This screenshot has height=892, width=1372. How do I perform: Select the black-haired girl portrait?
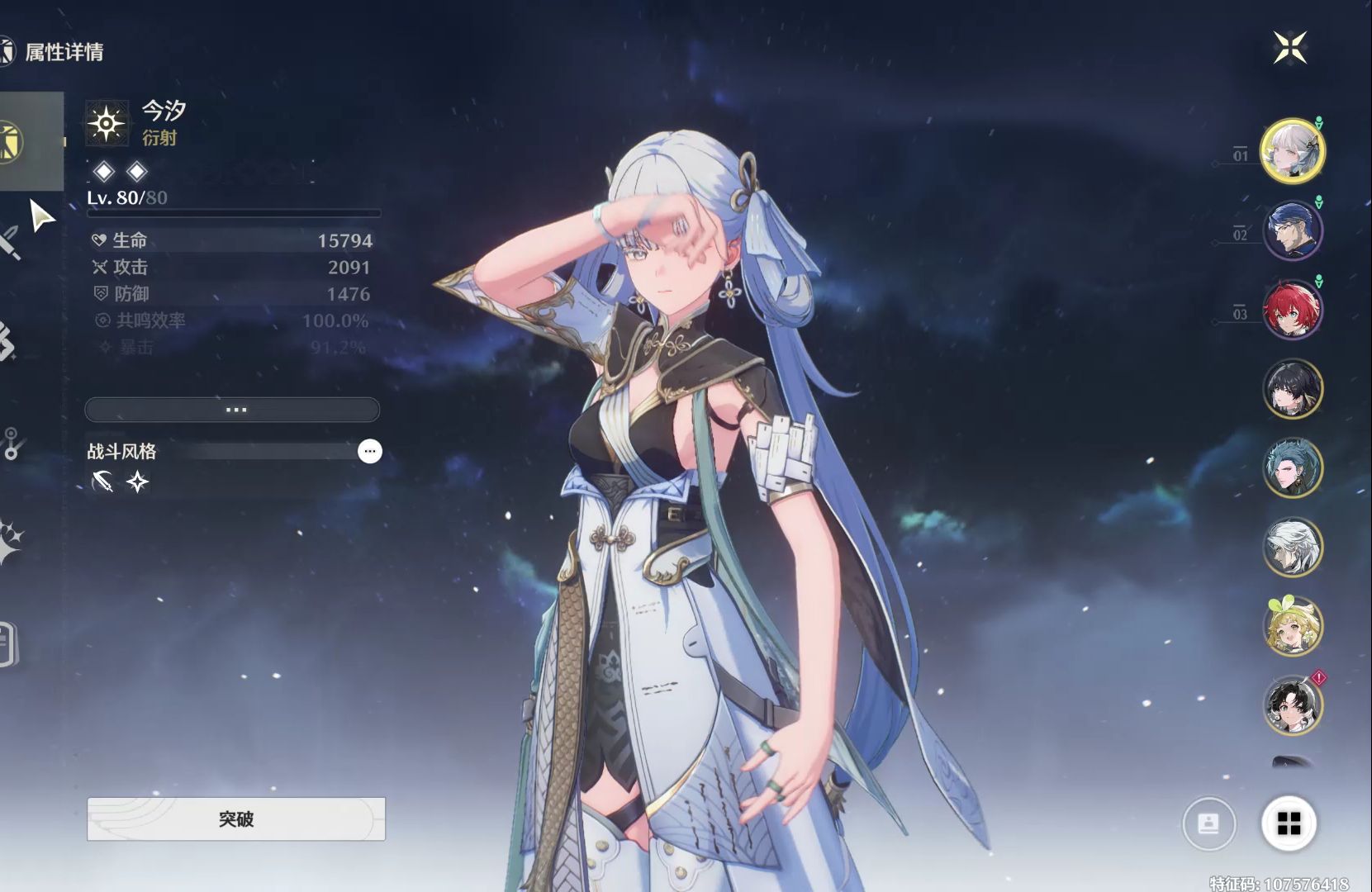coord(1292,388)
